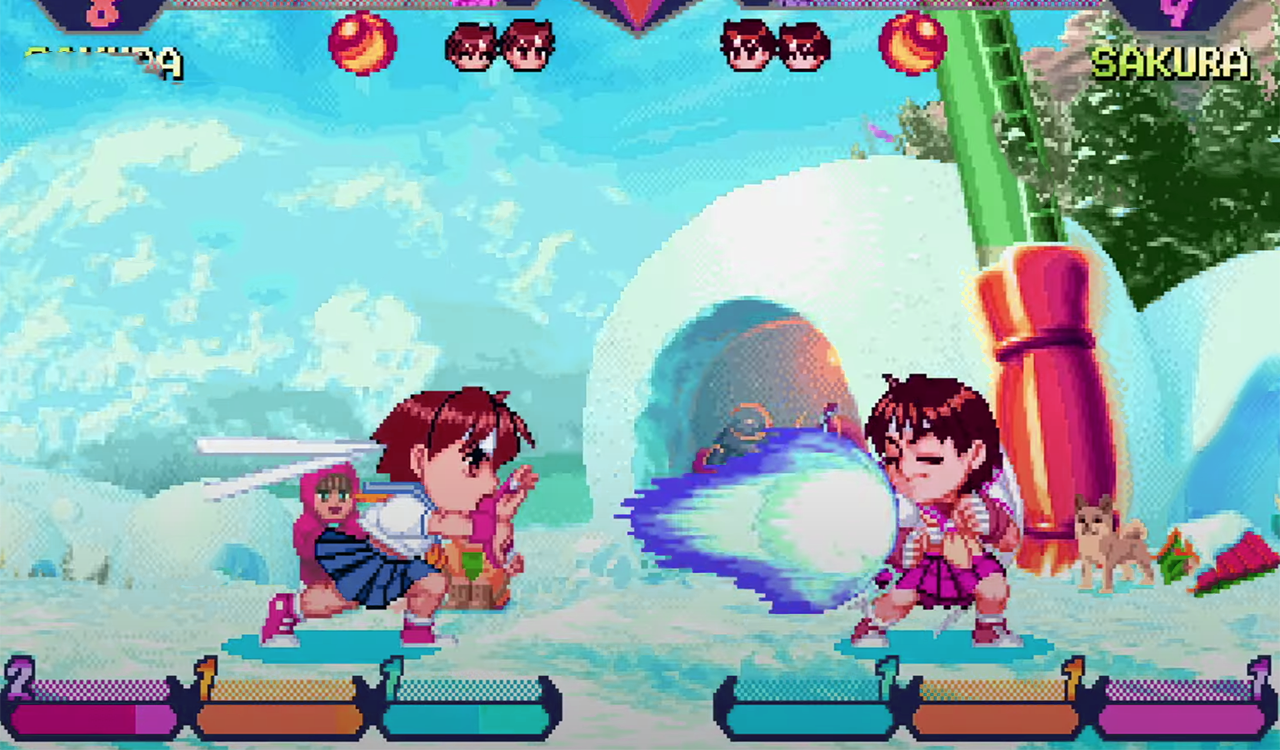Click the number 9 above the right health bar
The height and width of the screenshot is (750, 1280).
point(1175,12)
